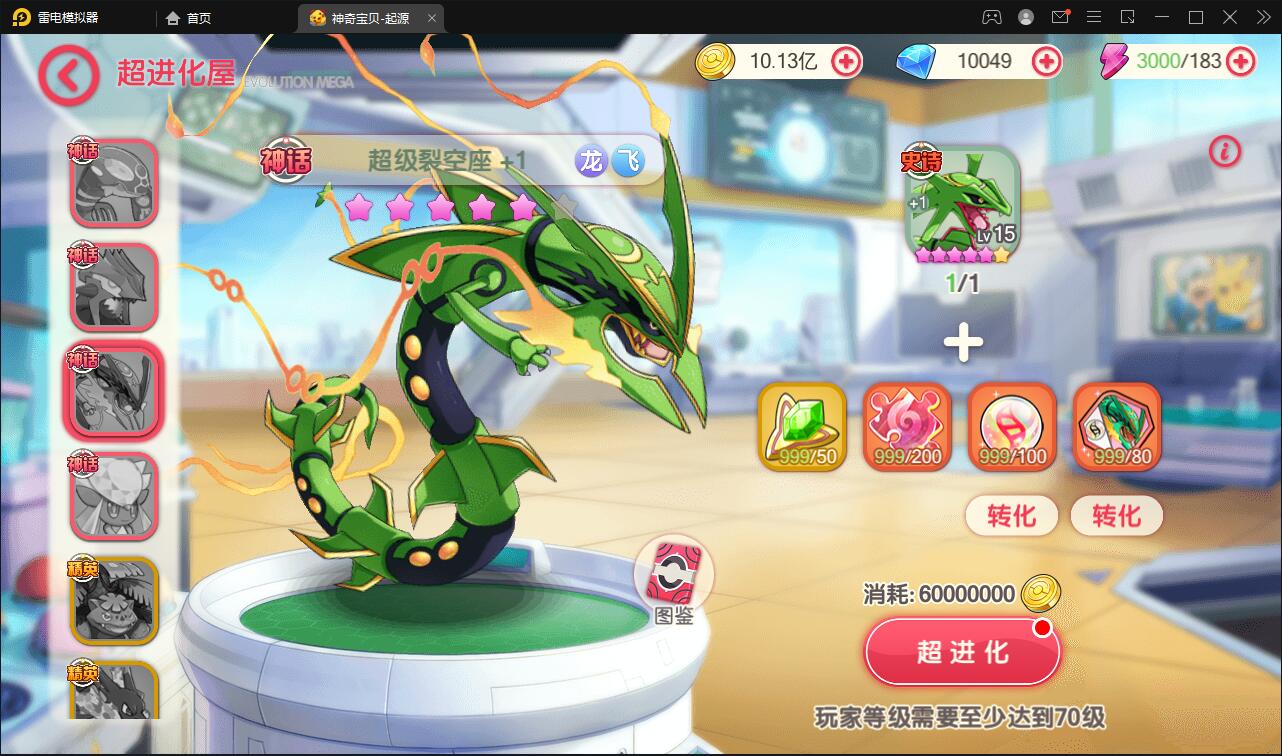The image size is (1282, 756).
Task: Select the glowing orb material 999/100
Action: click(1011, 428)
